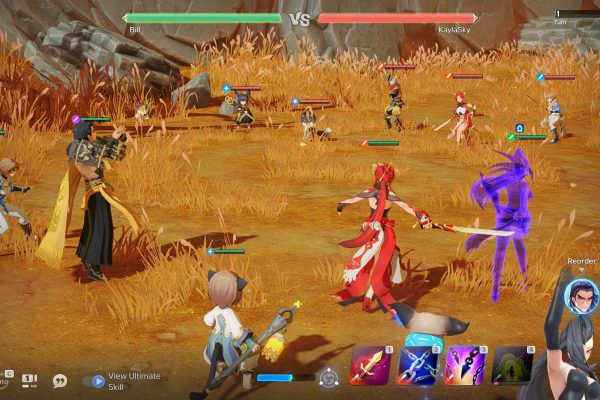Open the chat speech bubble icon
The image size is (600, 400).
click(x=60, y=380)
